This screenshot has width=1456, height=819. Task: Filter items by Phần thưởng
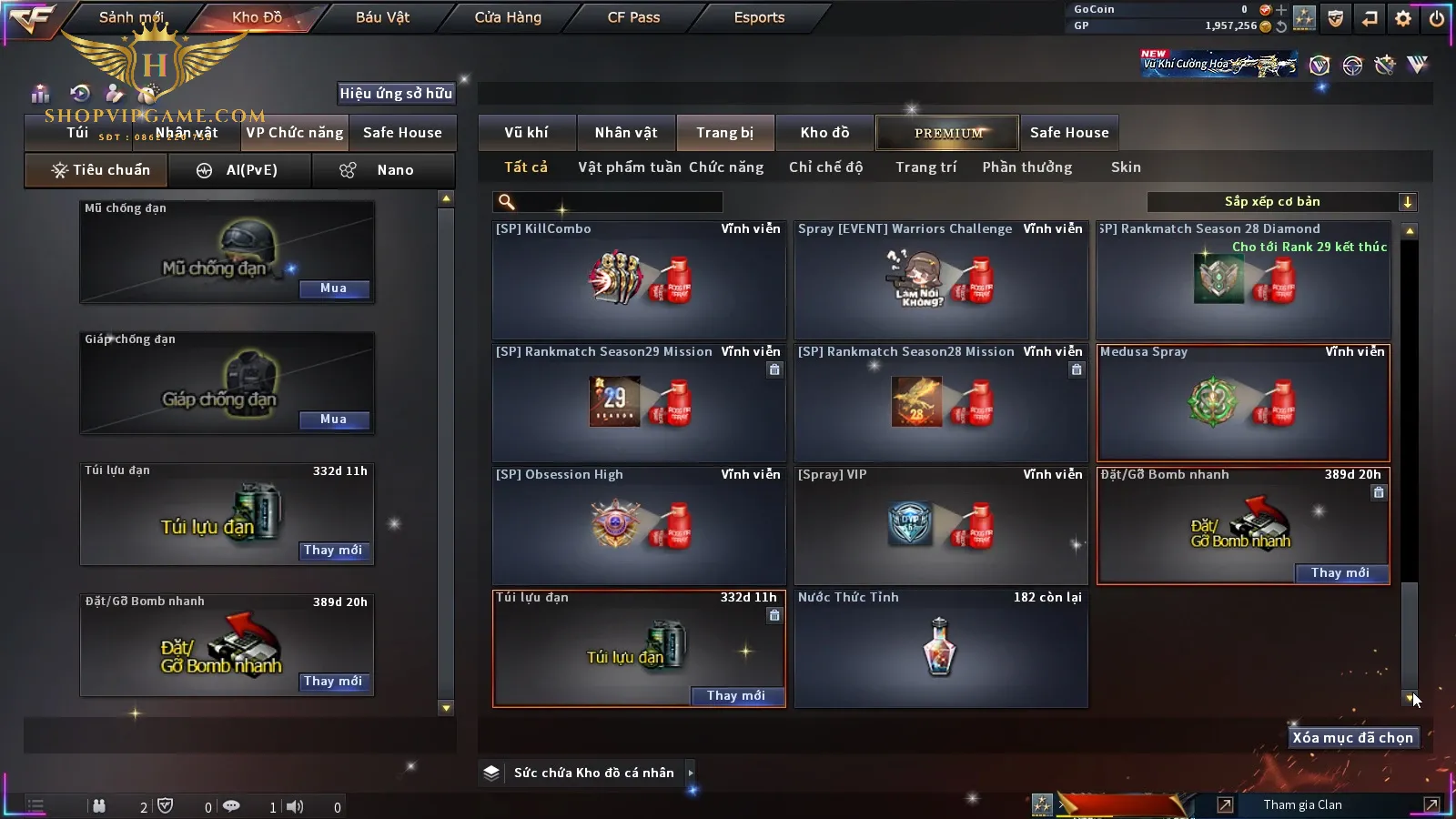tap(1026, 167)
